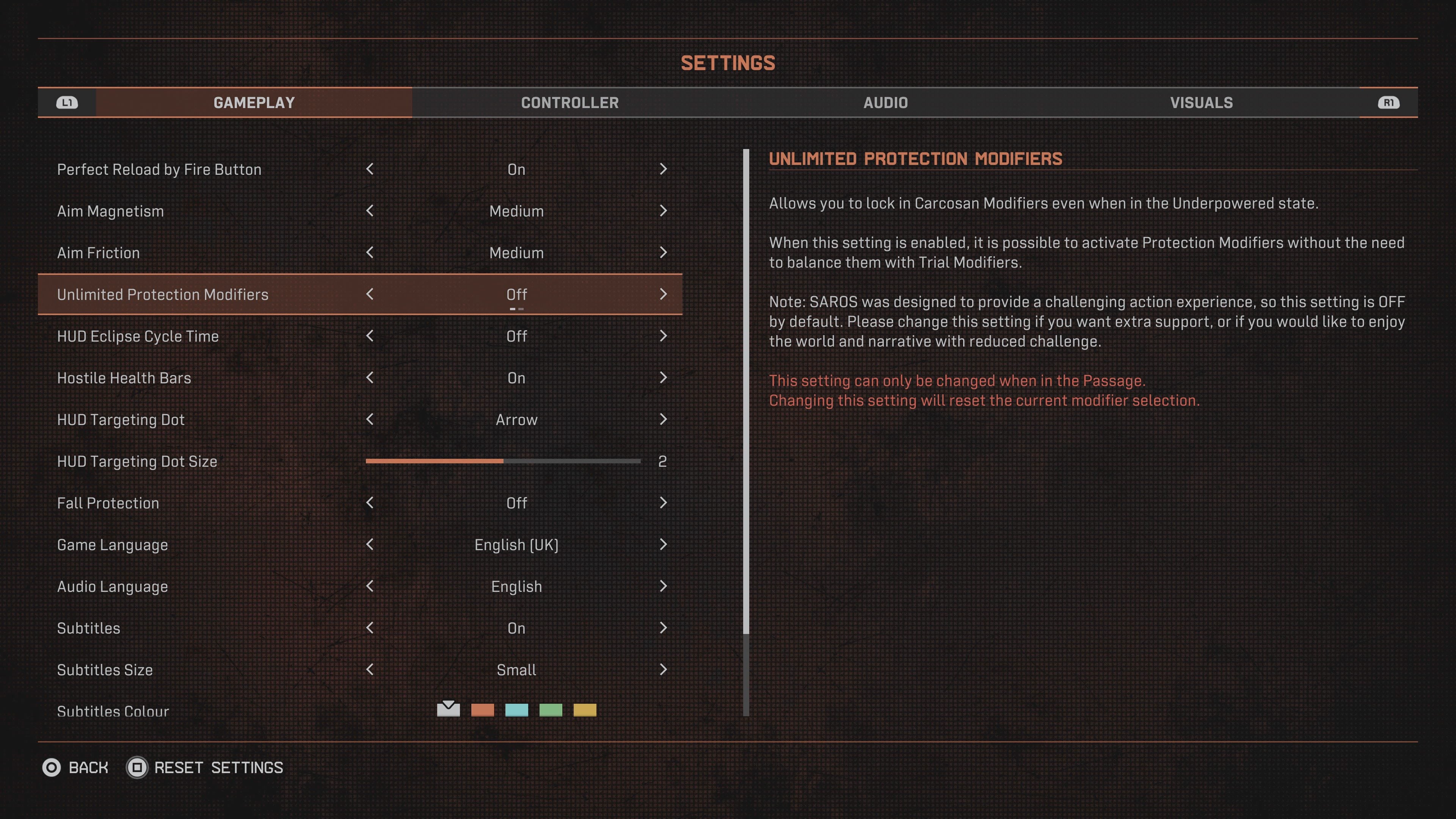Toggle Unlimited Protection Modifiers using right arrow
1456x819 pixels.
pyautogui.click(x=663, y=295)
